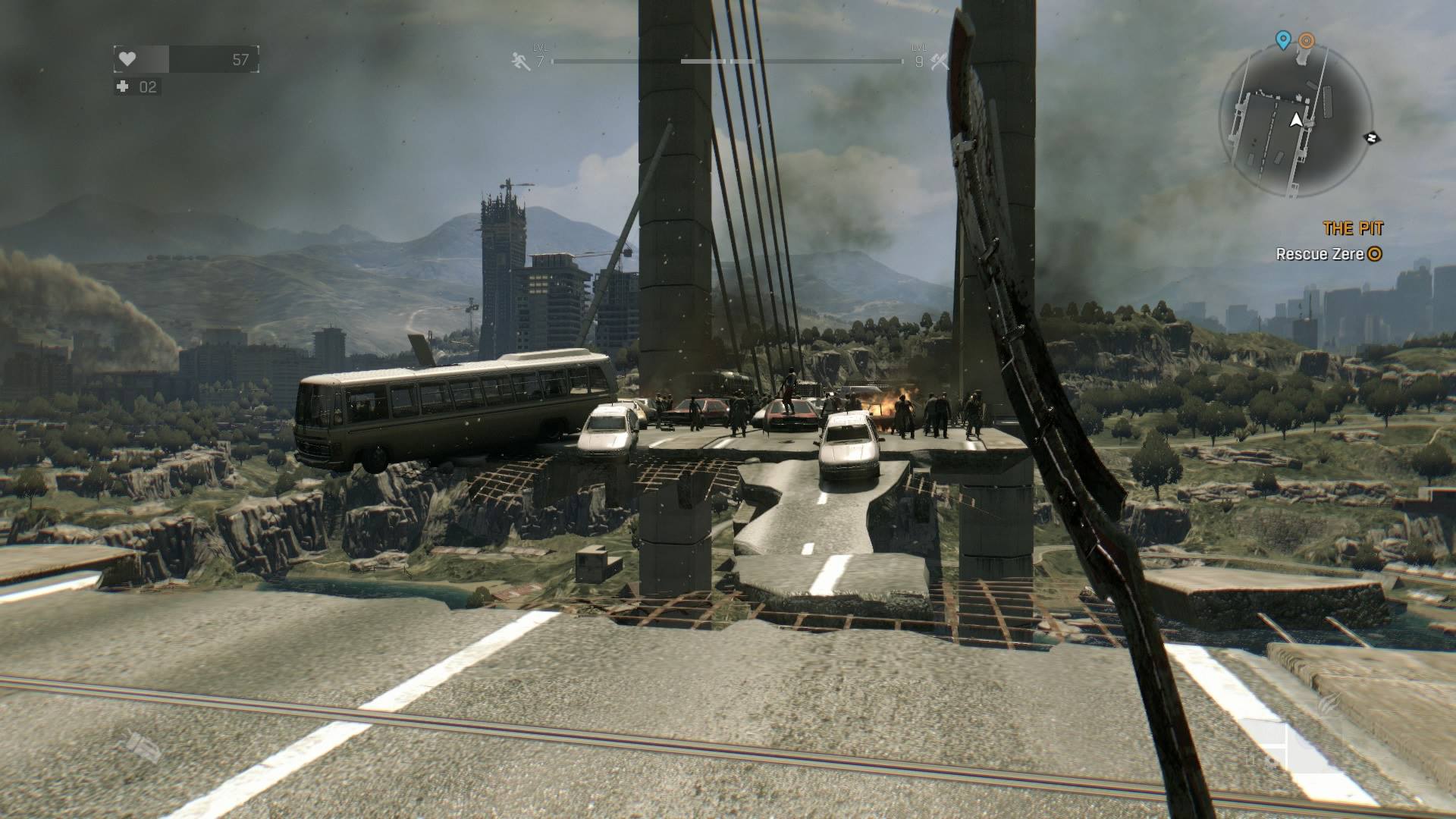Select the blue location pin on minimap

click(x=1282, y=39)
